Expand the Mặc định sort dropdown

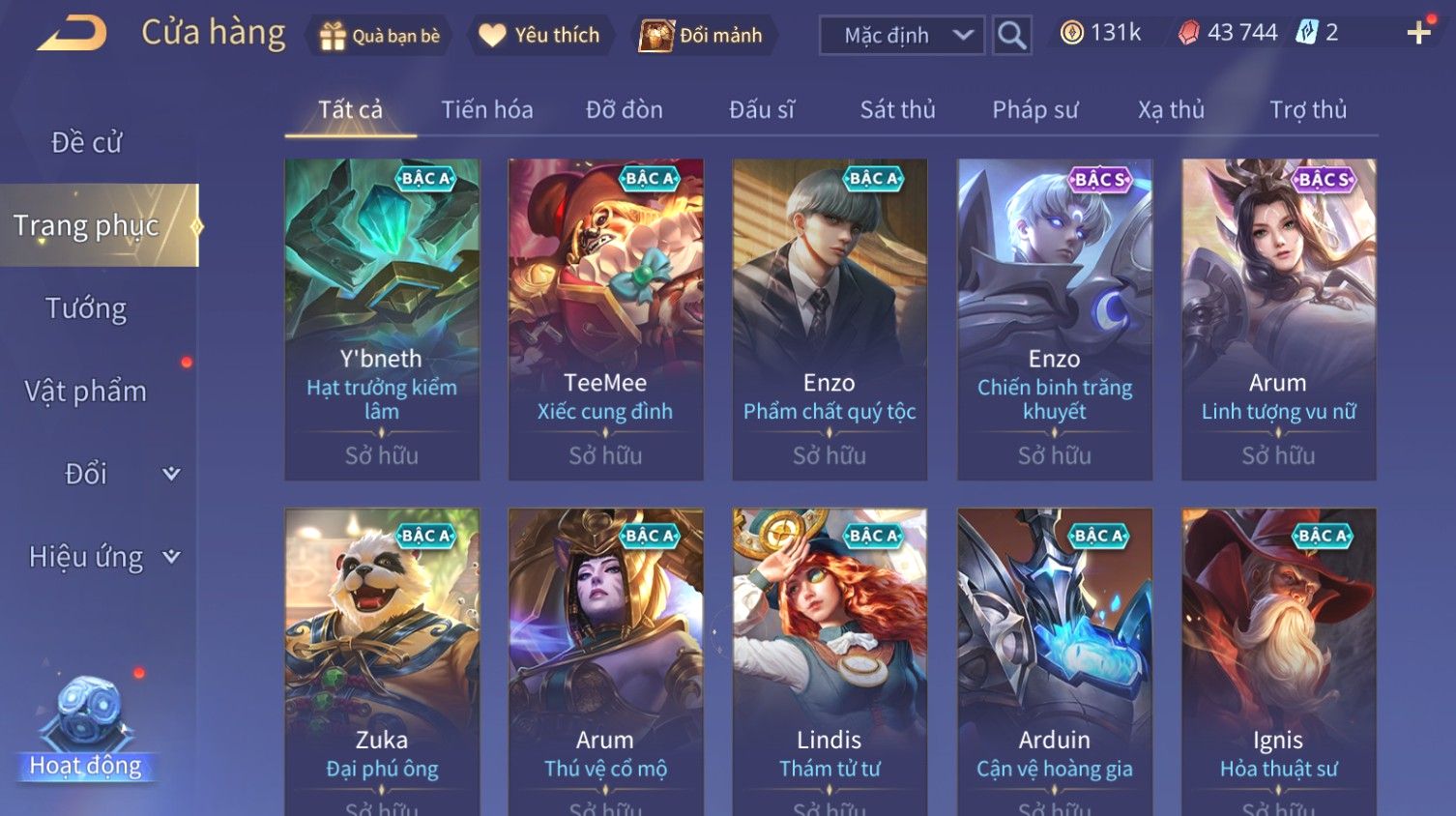click(x=901, y=36)
